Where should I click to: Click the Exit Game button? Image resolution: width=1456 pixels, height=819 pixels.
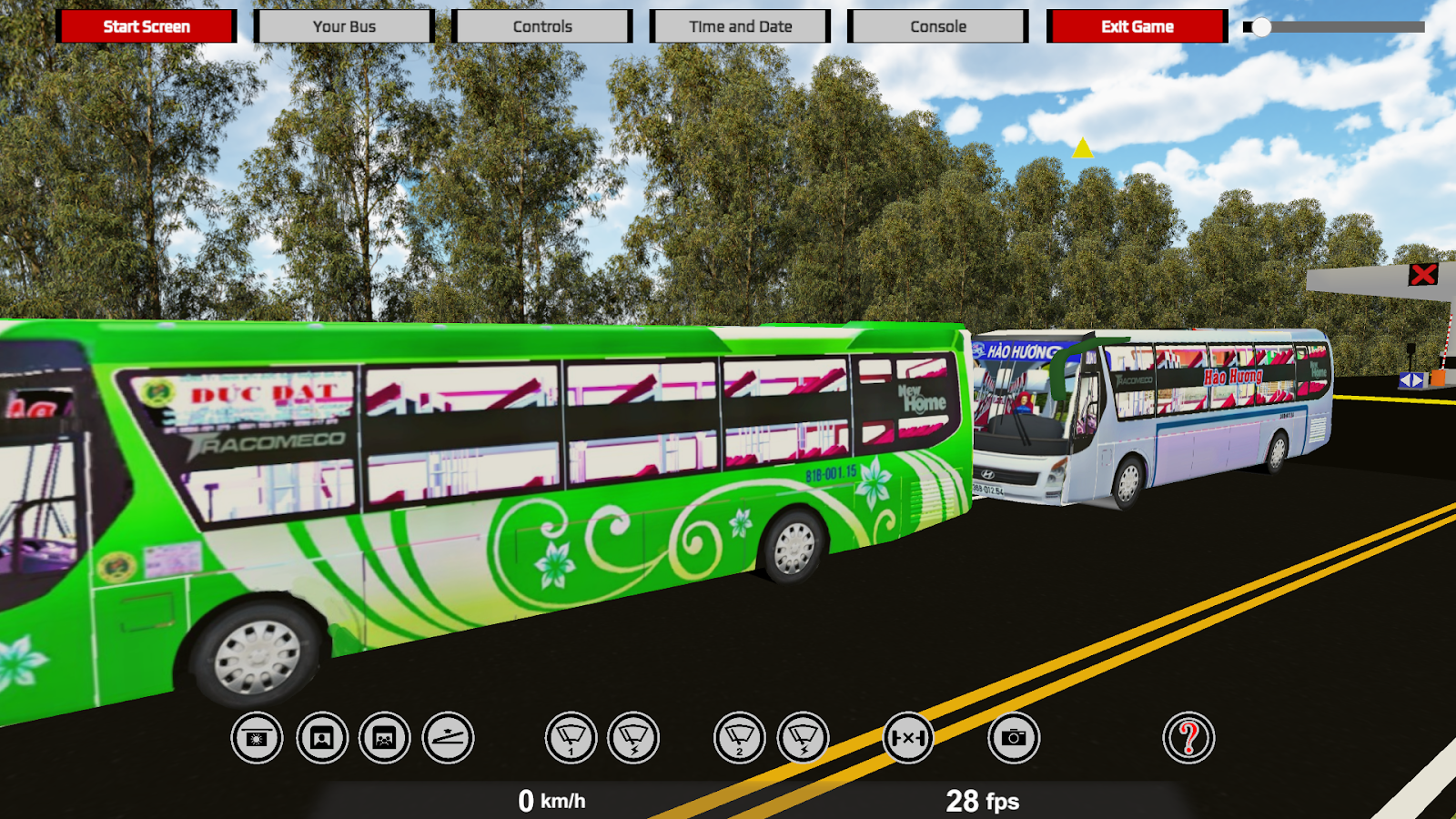click(1135, 26)
